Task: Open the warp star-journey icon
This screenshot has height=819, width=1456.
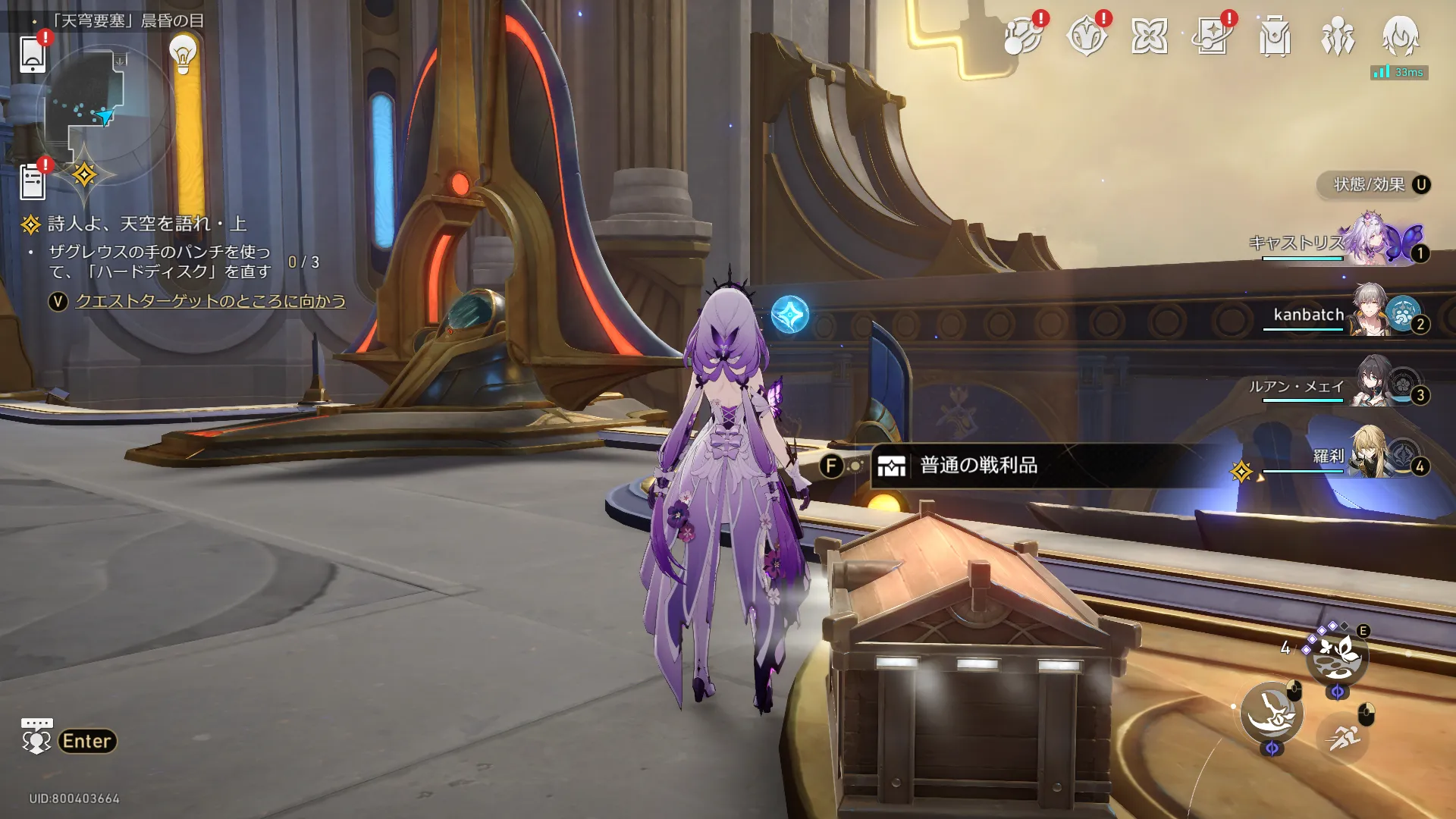Action: pos(1212,36)
